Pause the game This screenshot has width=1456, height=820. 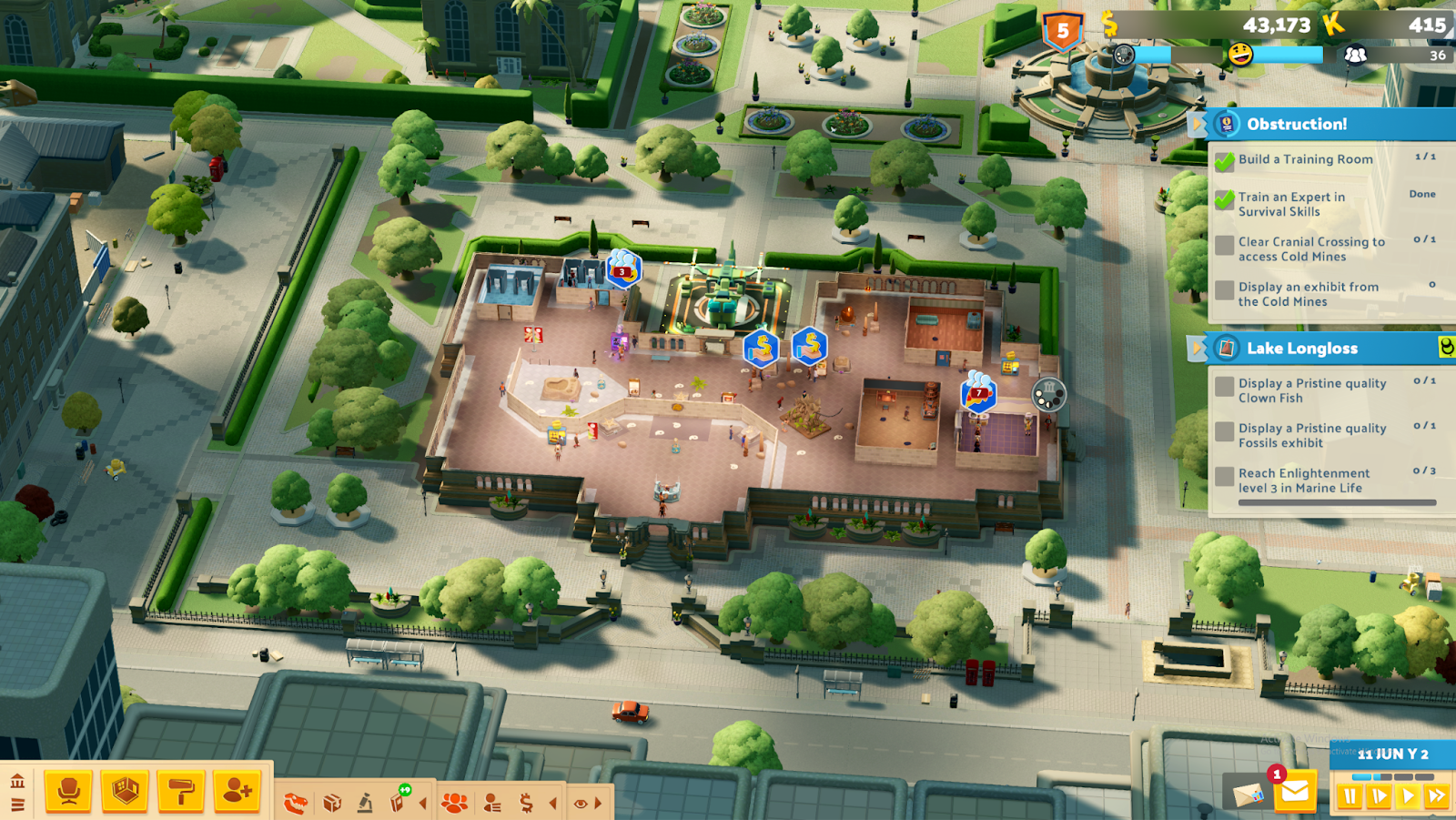[1350, 796]
